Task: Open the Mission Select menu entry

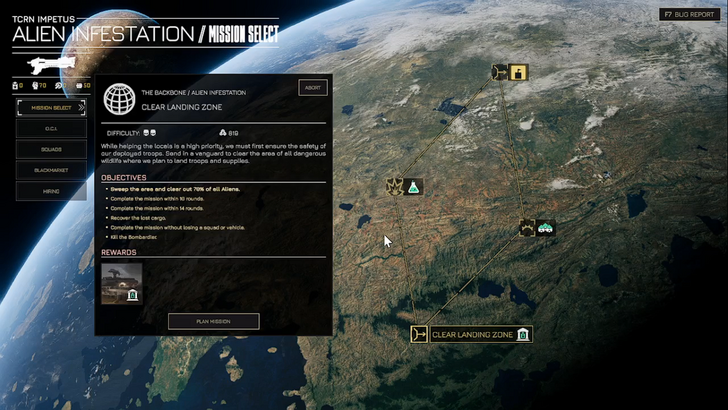Action: (51, 108)
